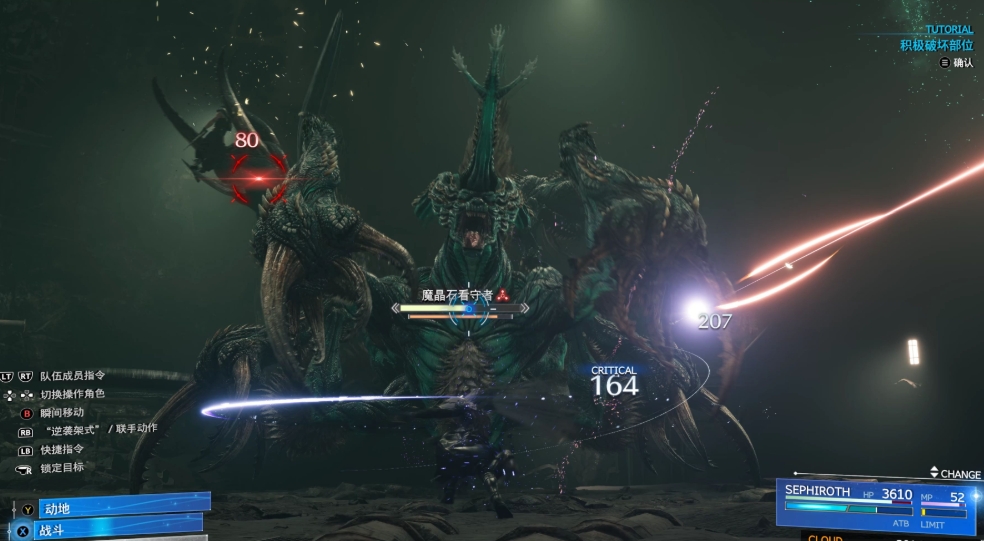Select the 动地 command entry

pyautogui.click(x=118, y=507)
